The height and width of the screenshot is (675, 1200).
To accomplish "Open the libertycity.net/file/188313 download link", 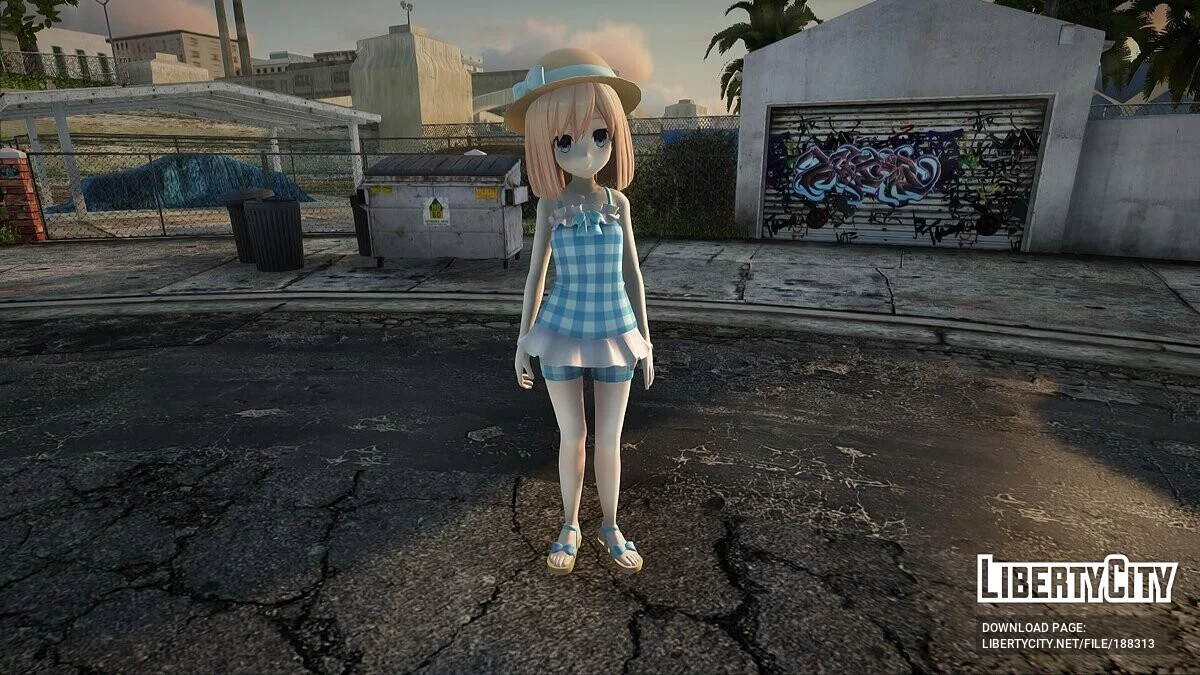I will coord(1068,644).
